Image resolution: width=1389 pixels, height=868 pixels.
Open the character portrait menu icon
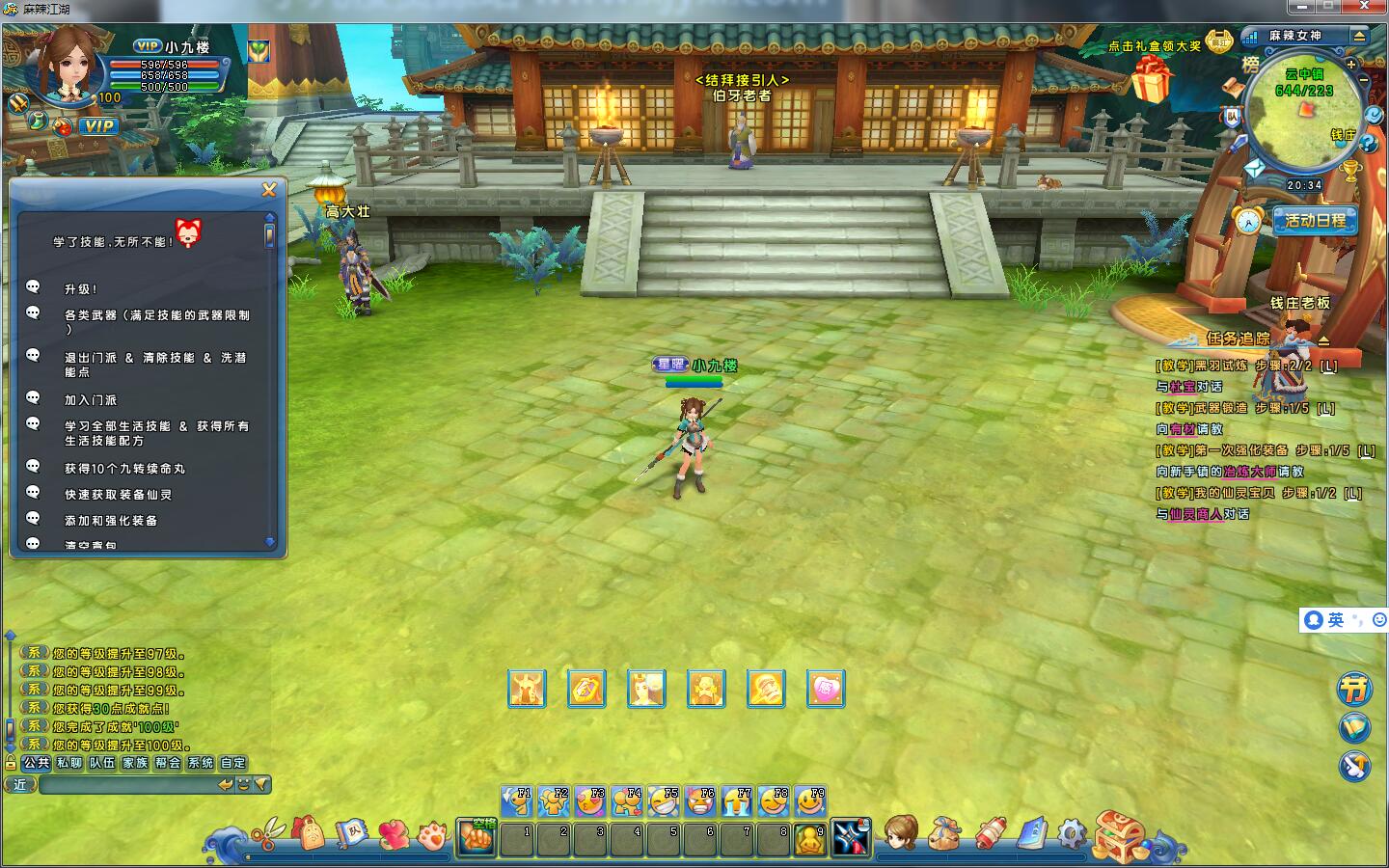click(x=900, y=832)
